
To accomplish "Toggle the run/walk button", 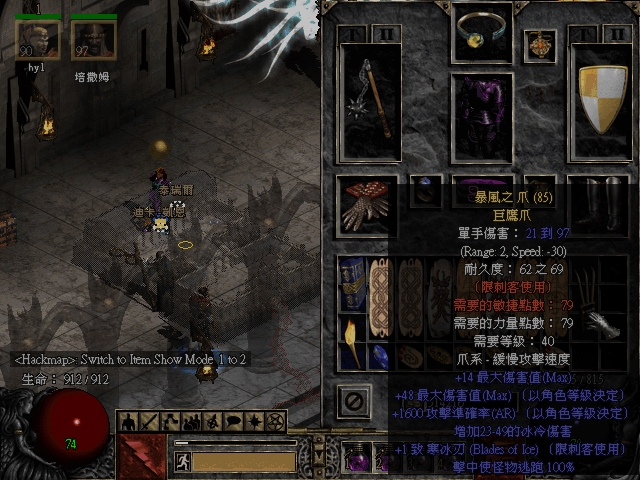I will coord(183,461).
